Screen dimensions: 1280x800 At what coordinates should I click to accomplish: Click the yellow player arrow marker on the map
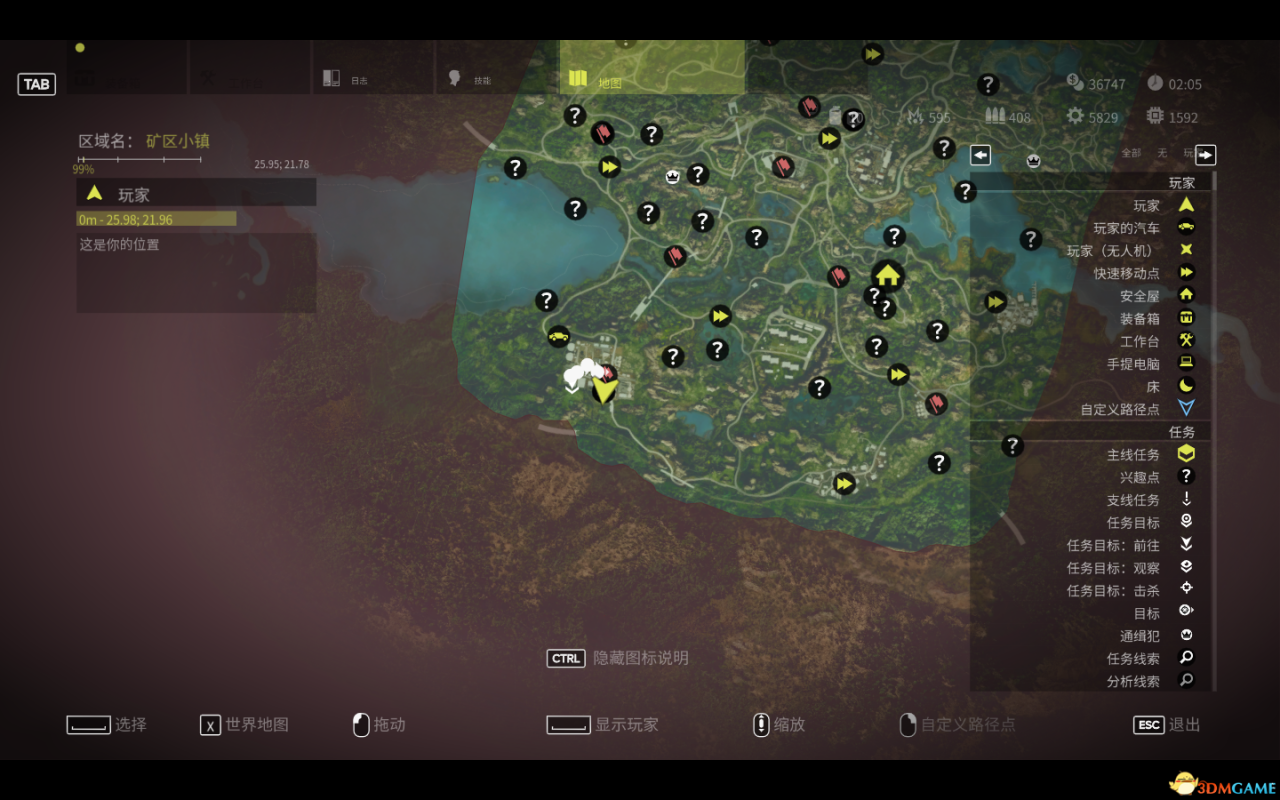click(604, 388)
